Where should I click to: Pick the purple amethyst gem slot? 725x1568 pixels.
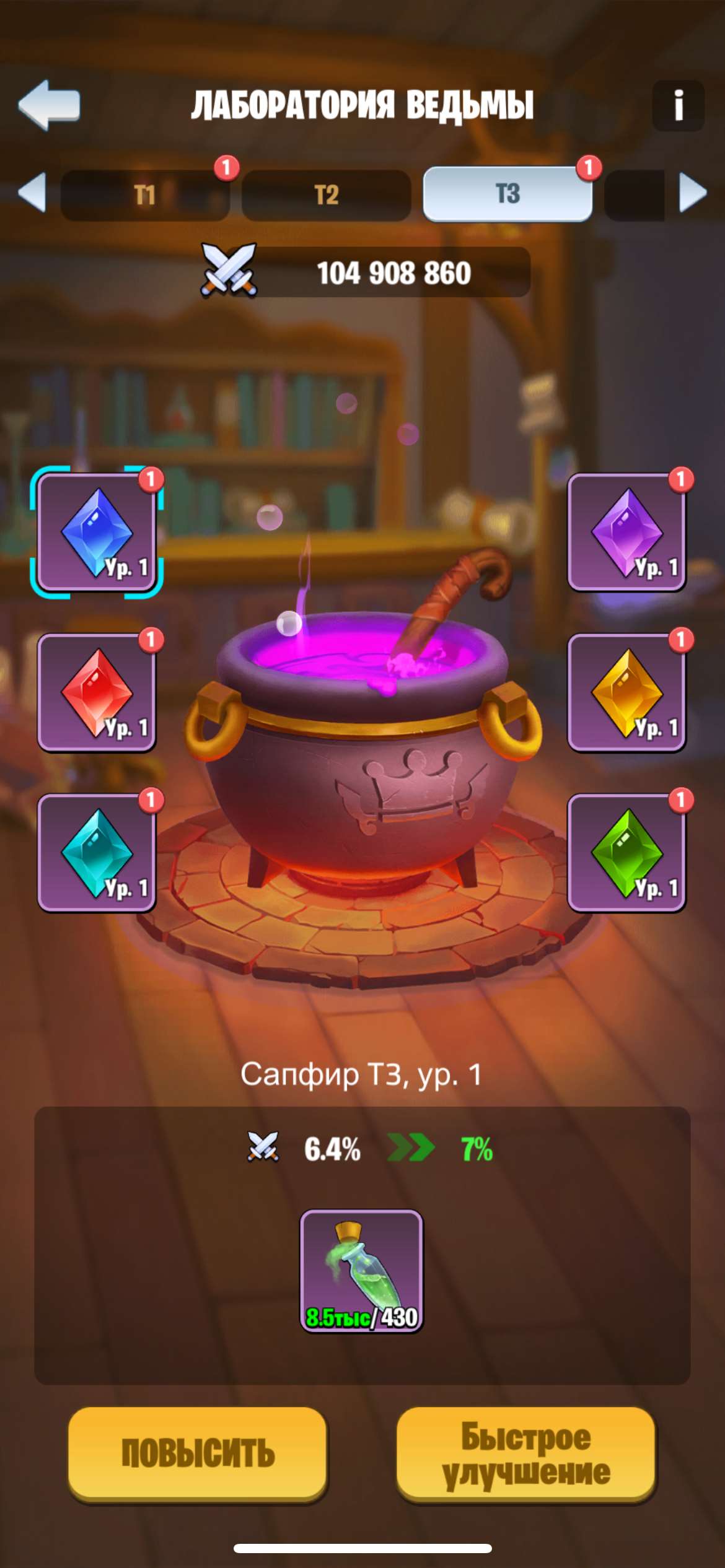(x=626, y=533)
